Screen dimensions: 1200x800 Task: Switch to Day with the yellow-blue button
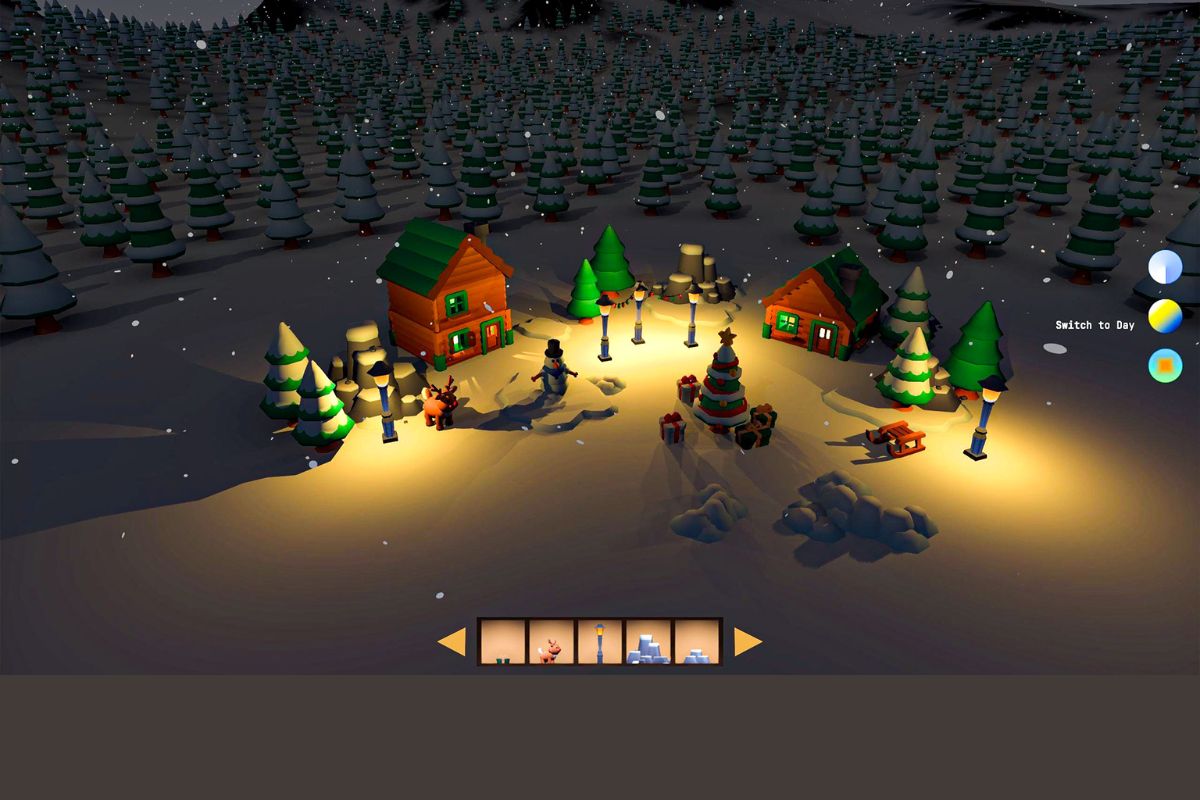1165,316
